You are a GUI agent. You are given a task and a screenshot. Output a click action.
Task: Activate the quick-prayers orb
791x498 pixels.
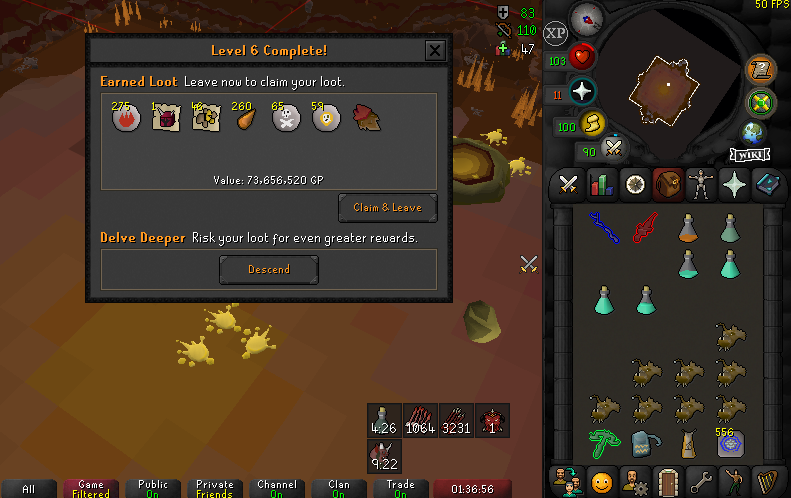point(582,92)
